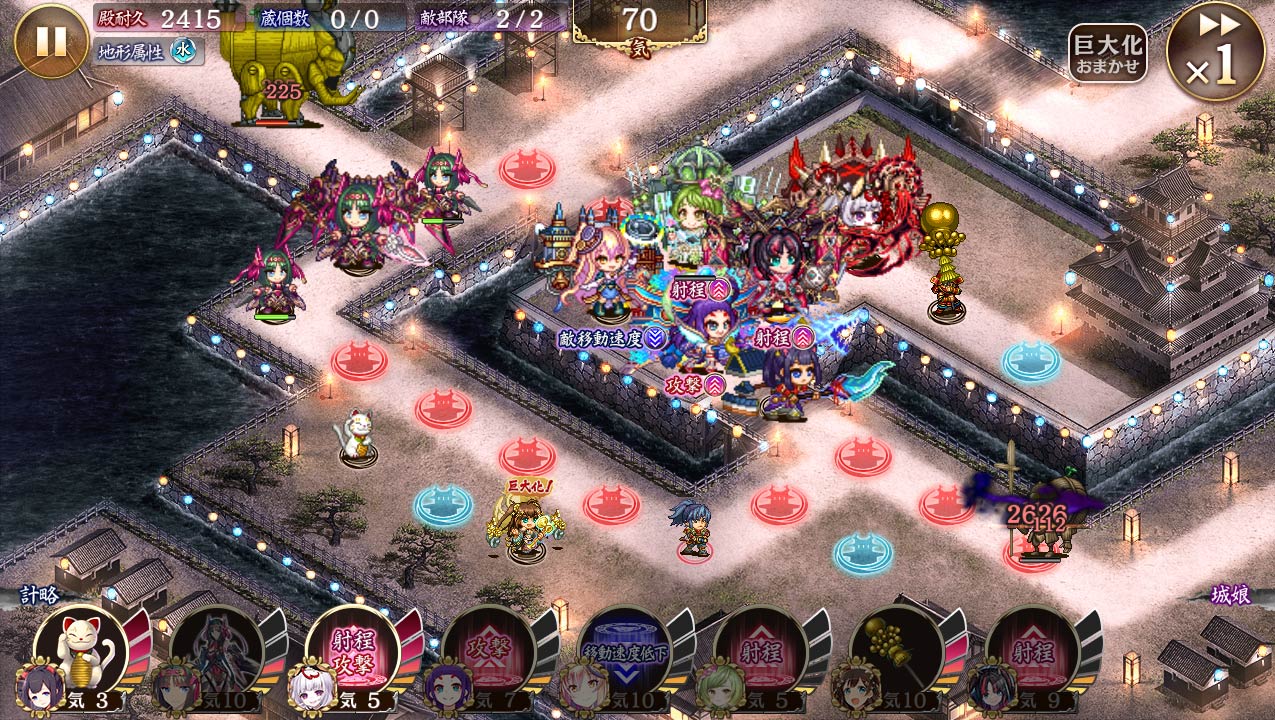Change game speed with the ×1 button
The image size is (1275, 720).
pyautogui.click(x=1215, y=51)
